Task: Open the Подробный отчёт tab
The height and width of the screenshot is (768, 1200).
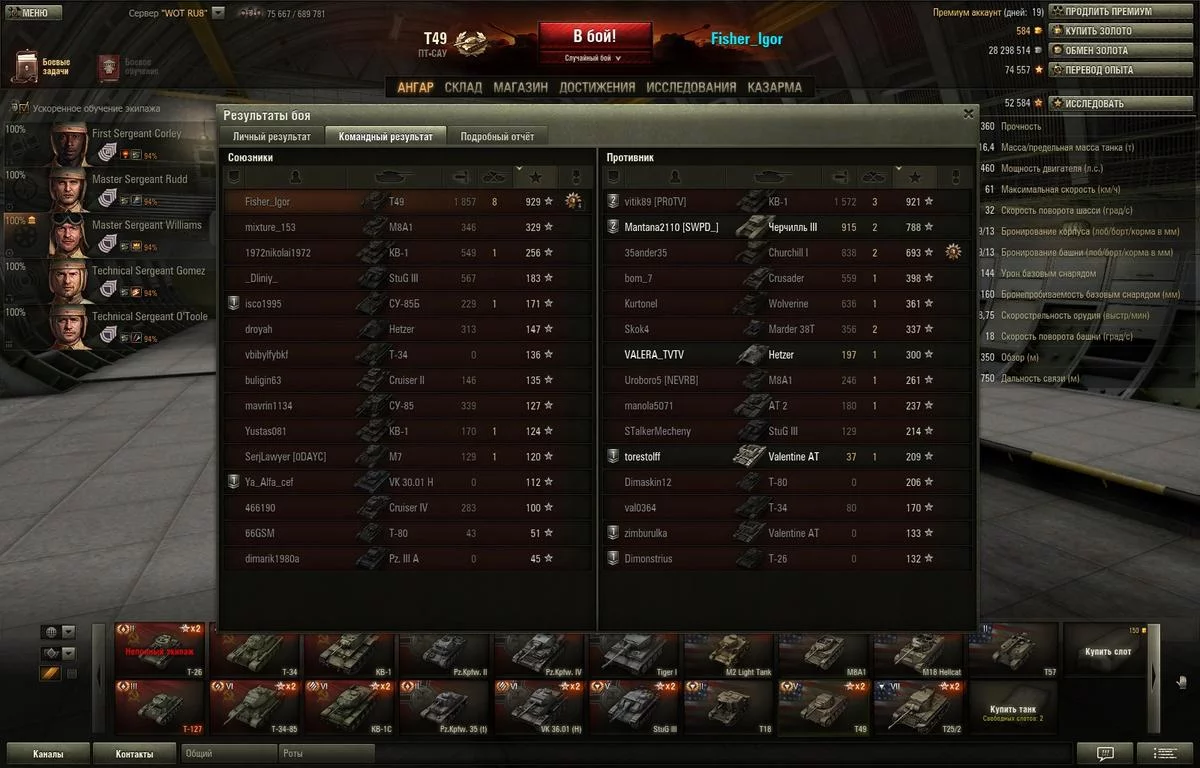Action: point(496,137)
